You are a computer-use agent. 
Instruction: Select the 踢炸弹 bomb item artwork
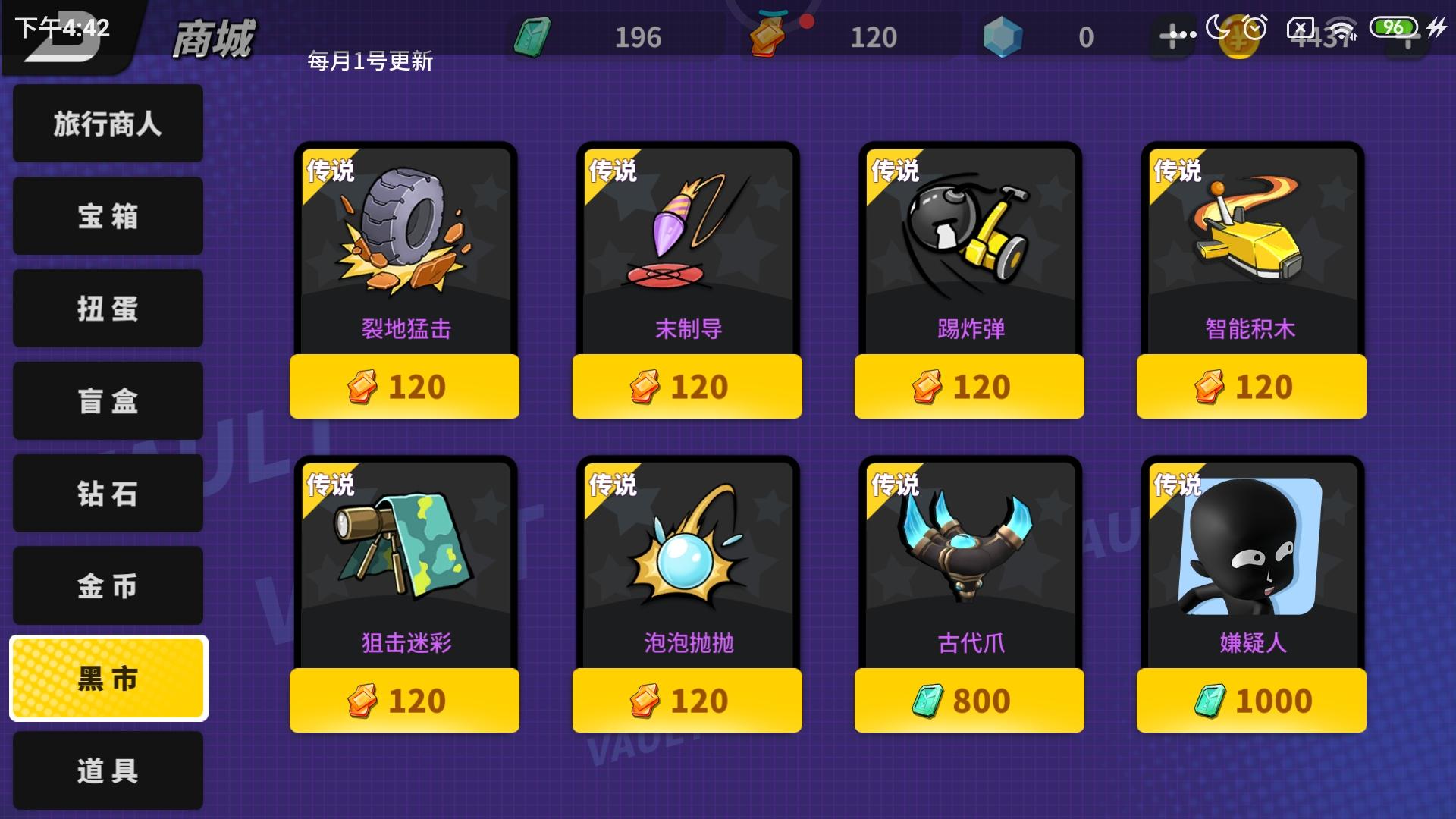968,227
